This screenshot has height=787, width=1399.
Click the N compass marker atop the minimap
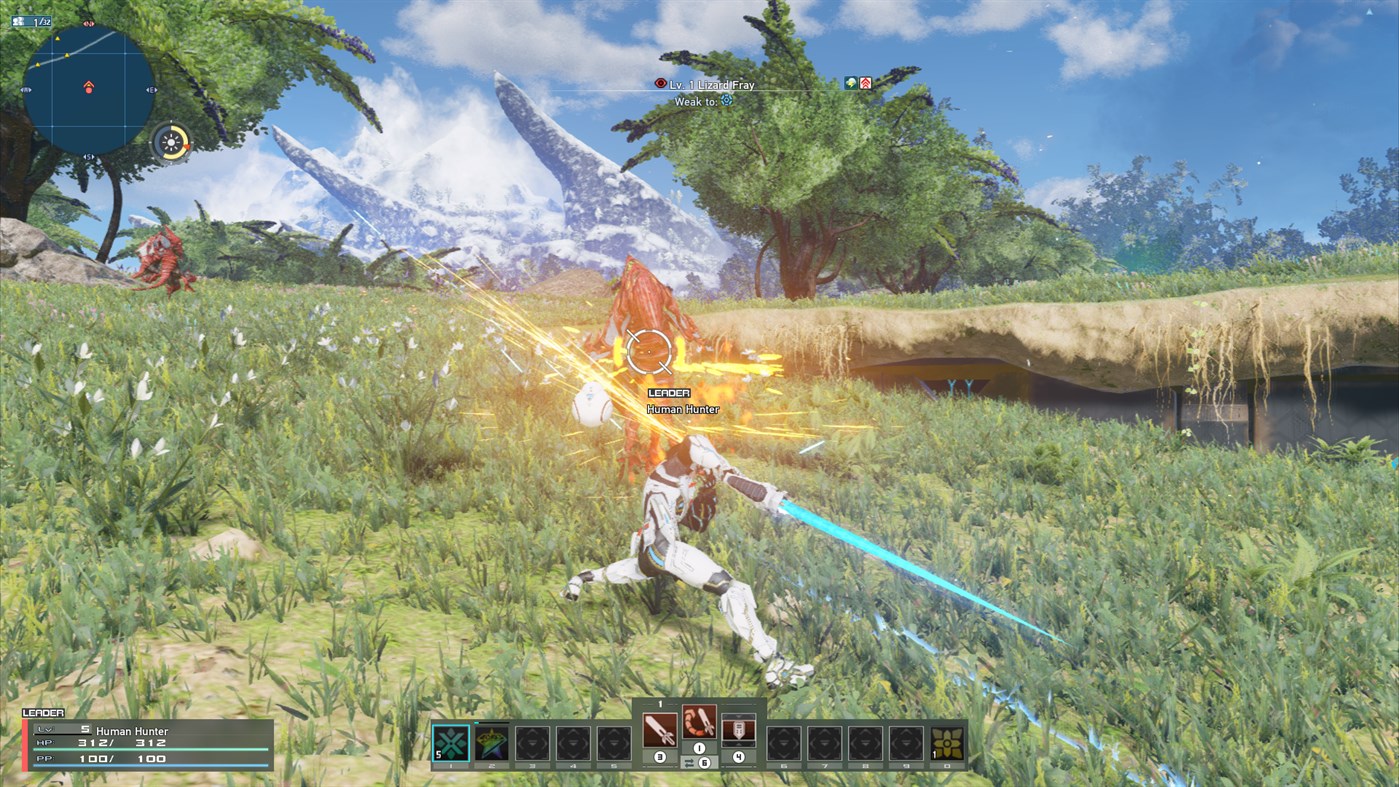(x=89, y=23)
